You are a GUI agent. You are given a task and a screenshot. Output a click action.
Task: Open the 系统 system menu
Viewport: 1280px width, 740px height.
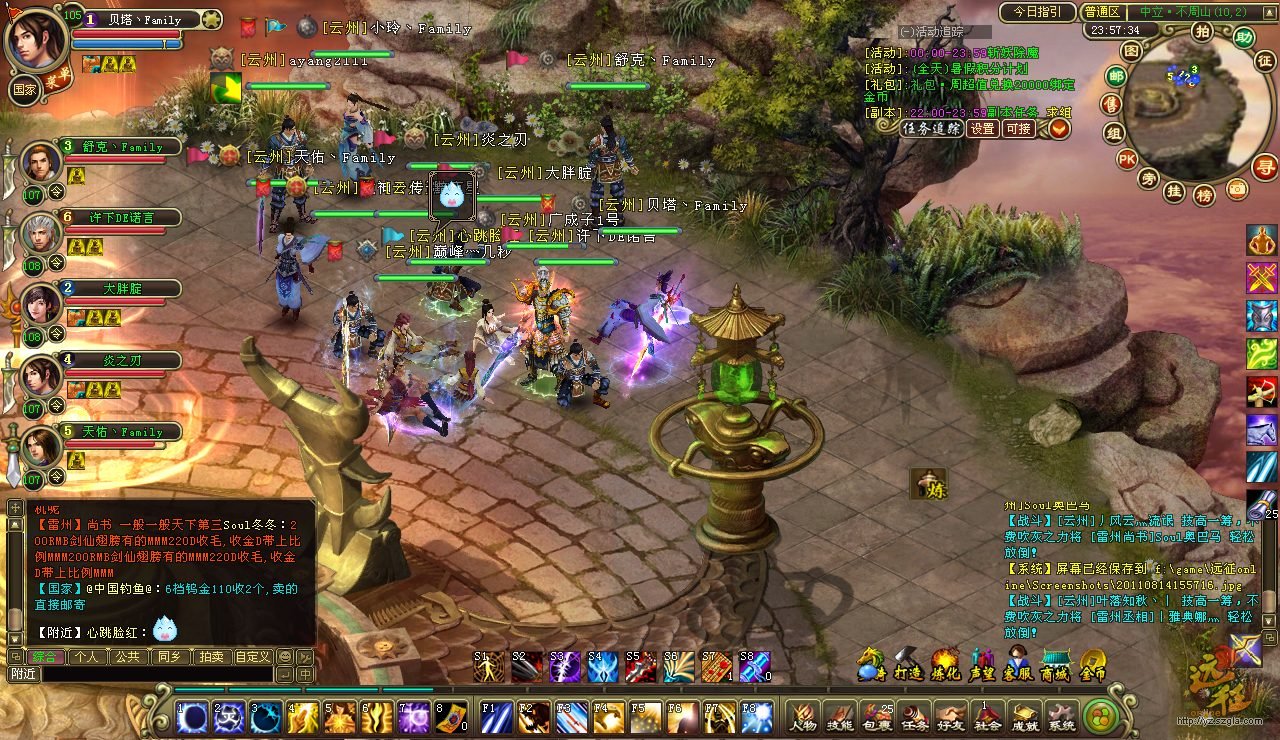pyautogui.click(x=1060, y=716)
